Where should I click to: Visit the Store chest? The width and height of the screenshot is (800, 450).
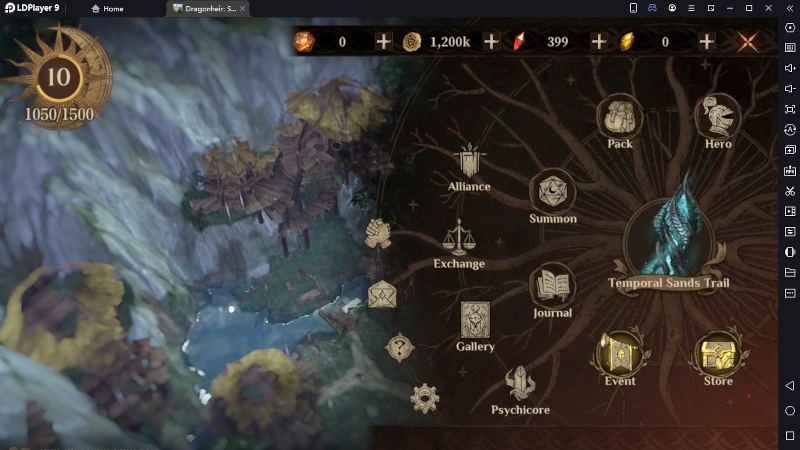tap(717, 354)
